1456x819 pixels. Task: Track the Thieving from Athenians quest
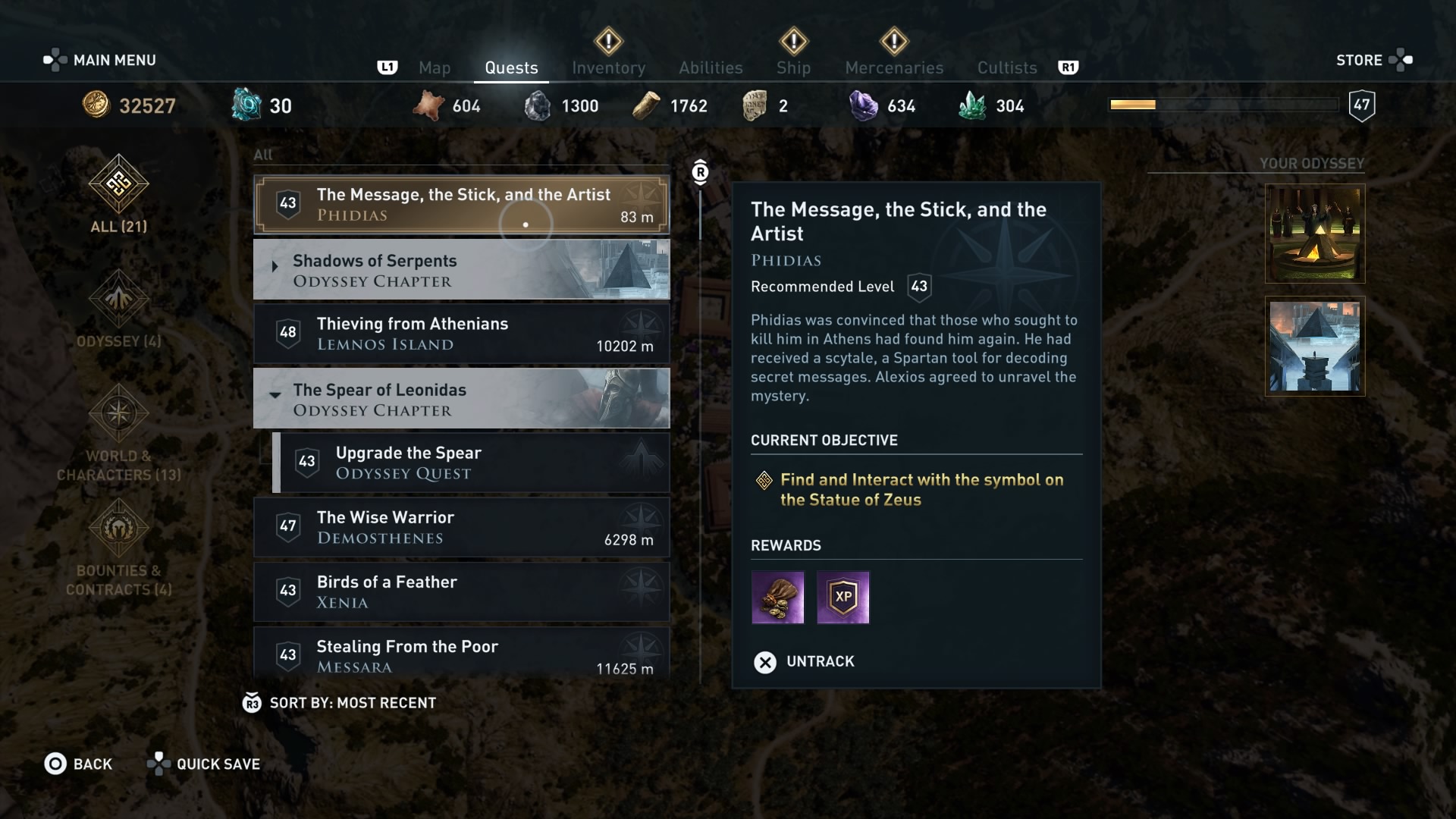[x=461, y=334]
